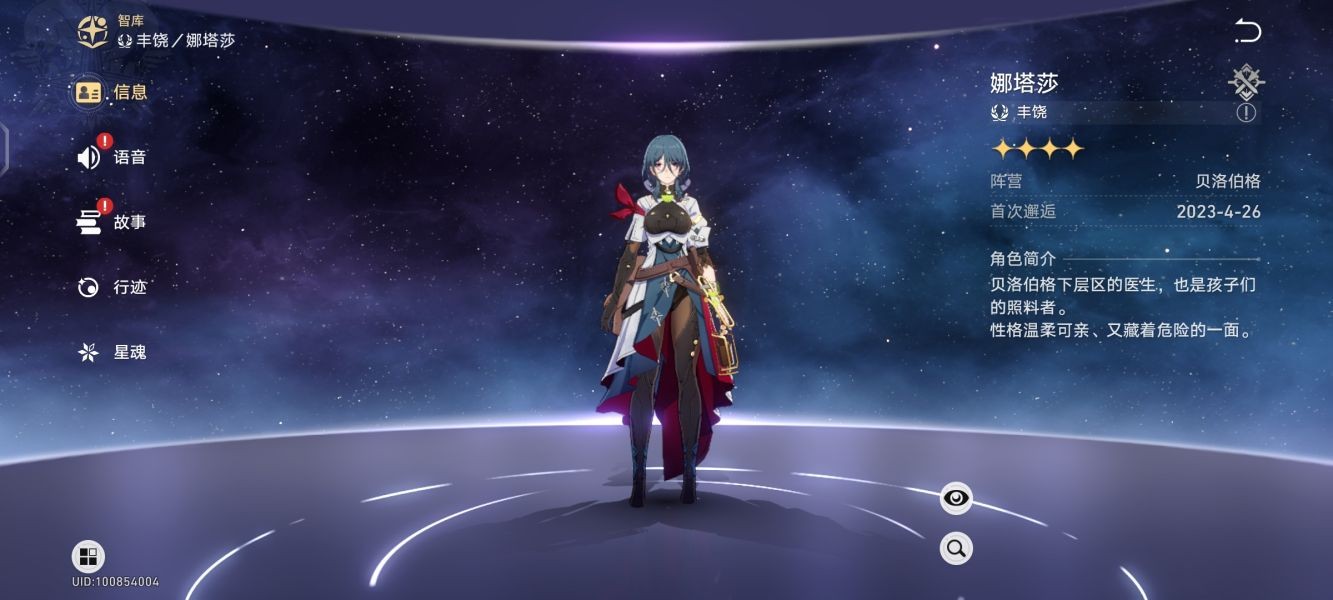Open the 故事 story tab
The height and width of the screenshot is (600, 1333).
coord(112,222)
